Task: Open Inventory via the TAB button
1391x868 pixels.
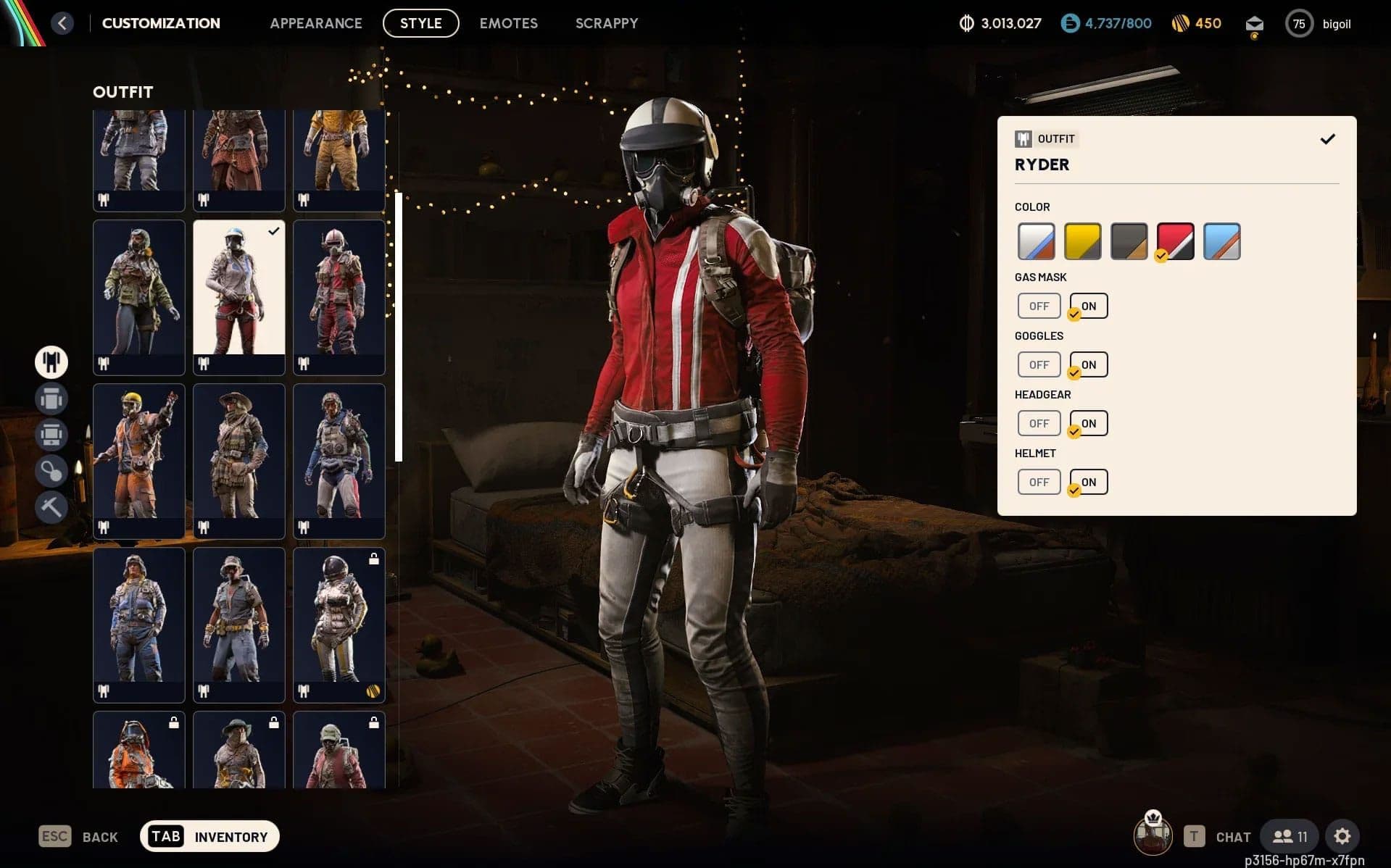Action: (x=165, y=835)
